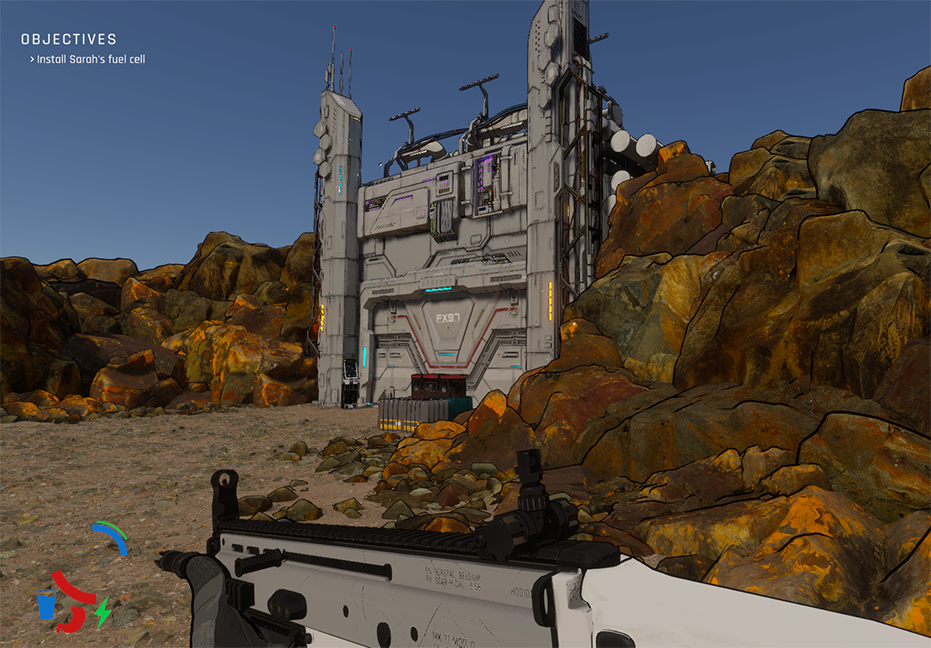Image resolution: width=931 pixels, height=648 pixels.
Task: Click the blue water glass thirst icon
Action: pos(46,604)
